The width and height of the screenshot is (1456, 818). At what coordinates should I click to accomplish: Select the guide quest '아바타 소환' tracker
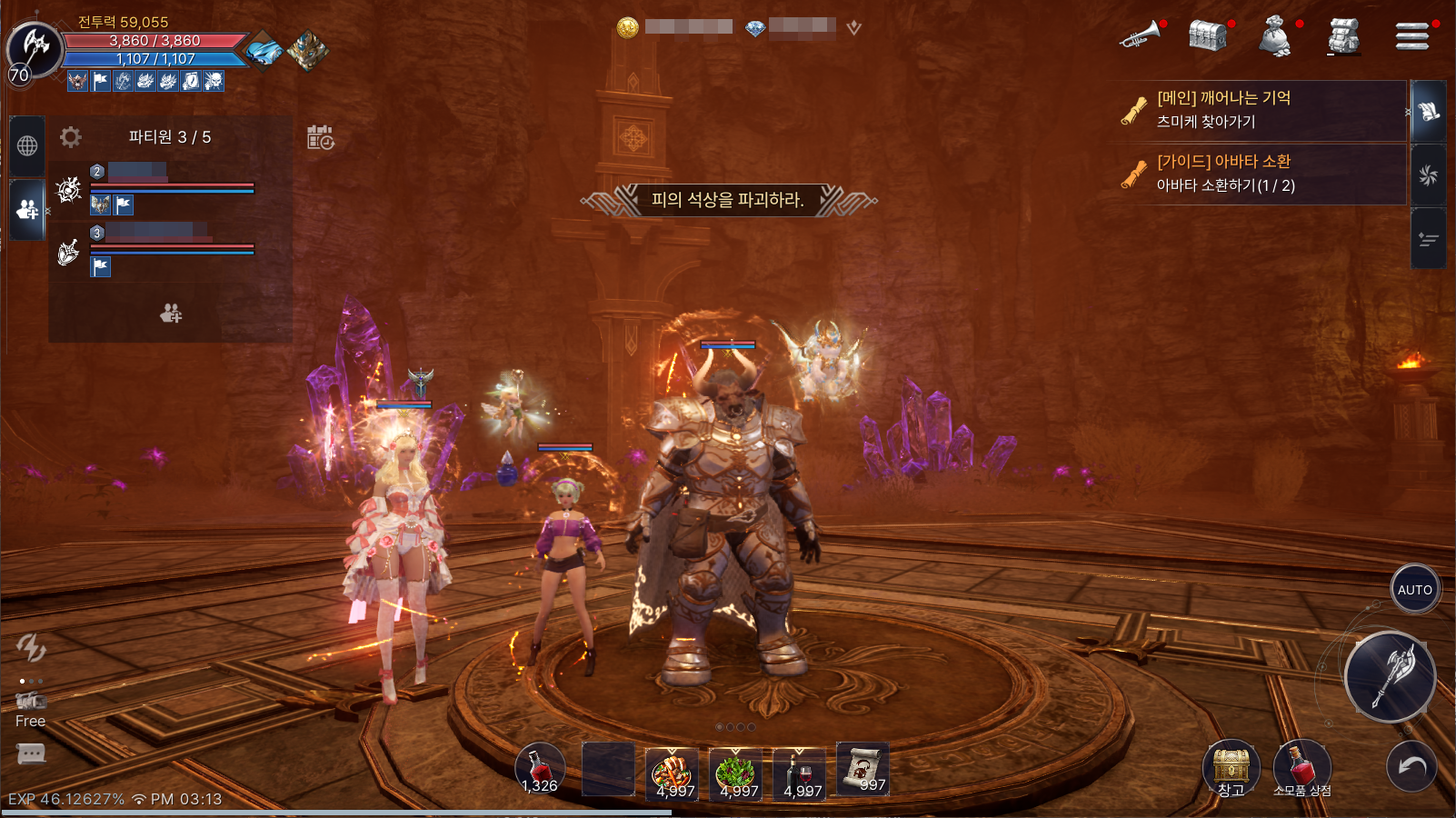click(1257, 174)
